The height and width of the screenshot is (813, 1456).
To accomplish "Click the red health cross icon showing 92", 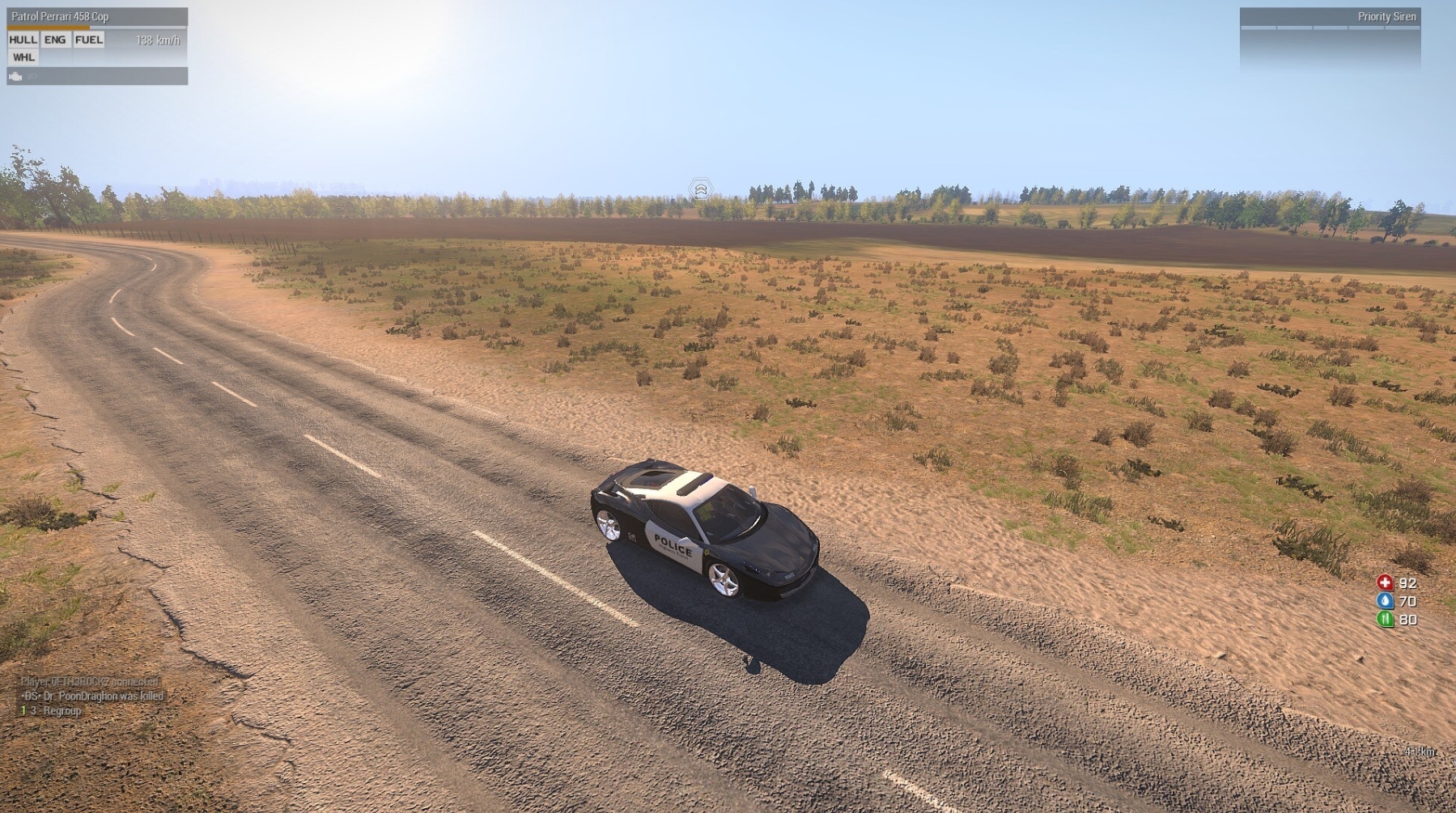I will click(1385, 582).
